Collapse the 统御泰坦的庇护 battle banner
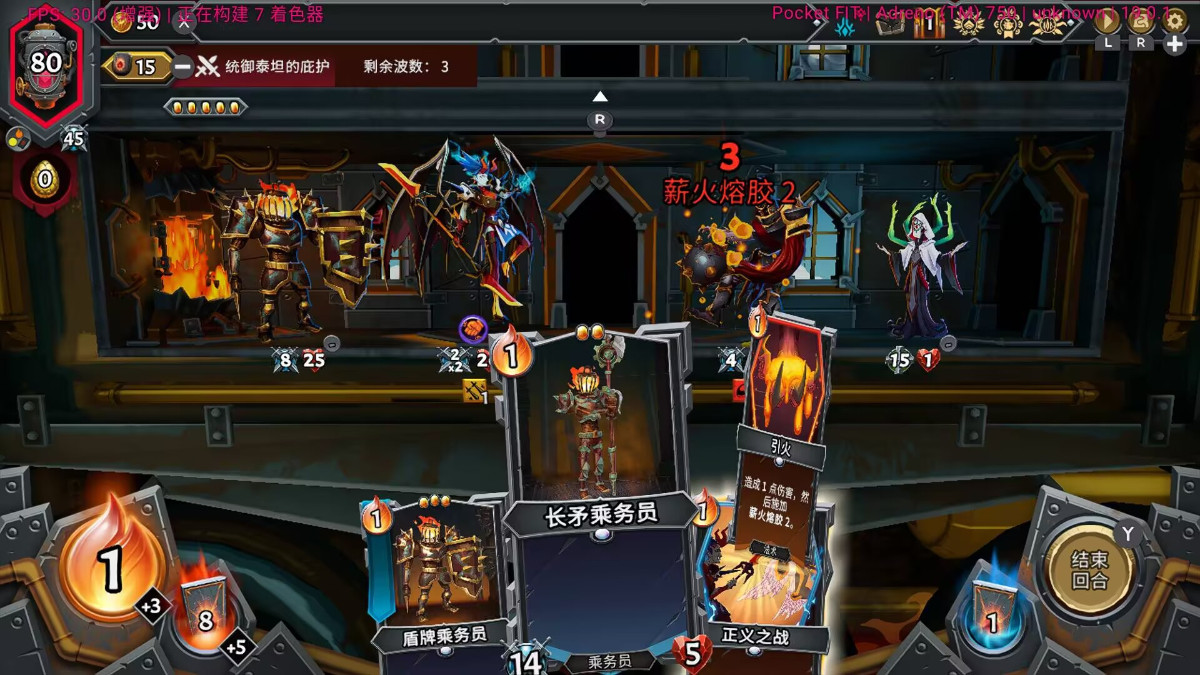 pos(182,67)
